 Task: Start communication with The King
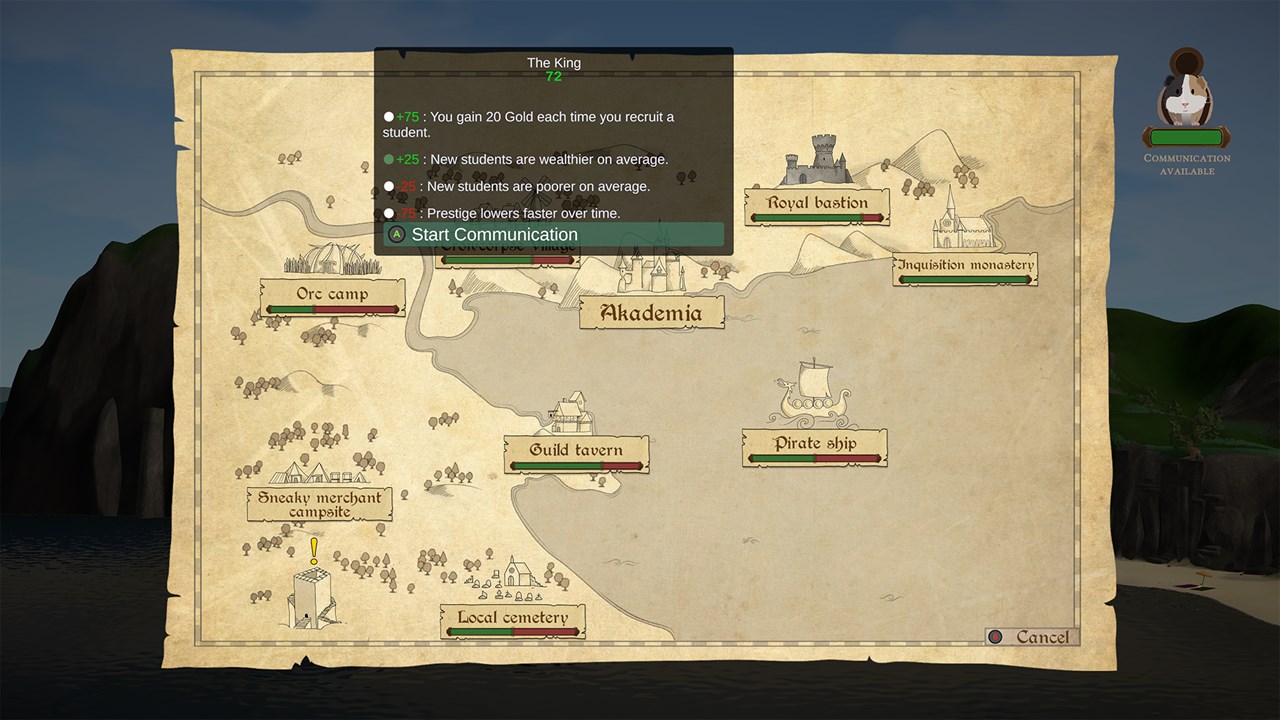tap(553, 235)
